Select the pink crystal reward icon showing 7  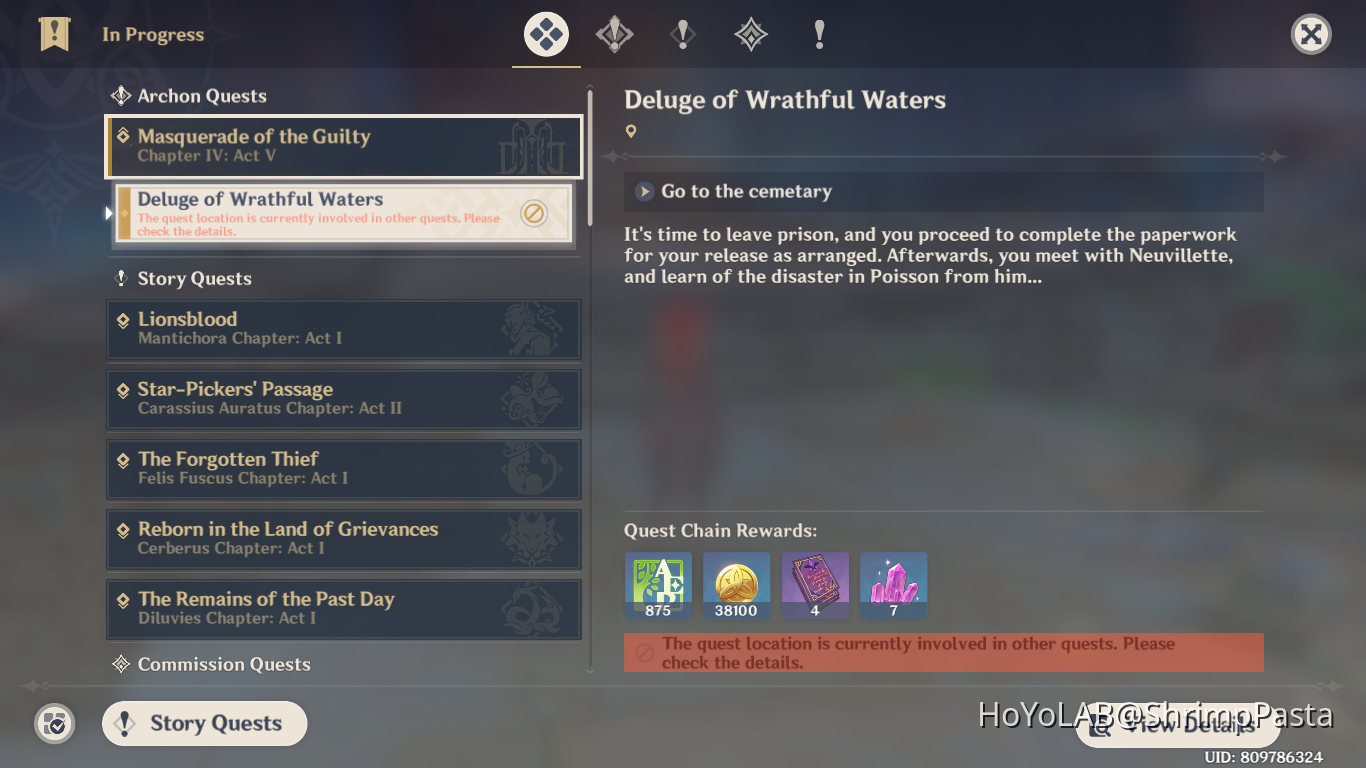[893, 585]
